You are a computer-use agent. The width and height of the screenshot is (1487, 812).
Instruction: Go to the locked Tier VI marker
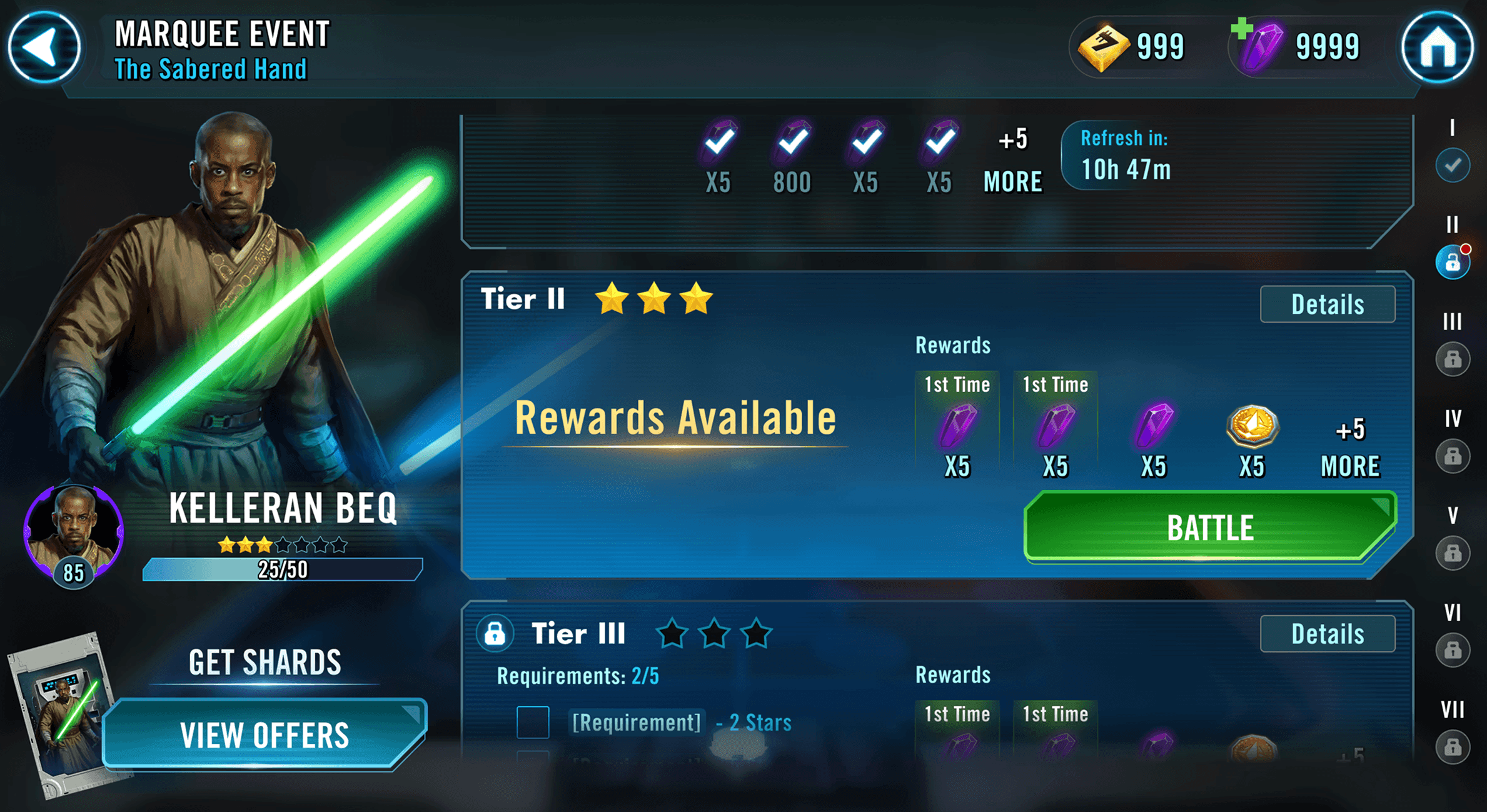pyautogui.click(x=1452, y=650)
